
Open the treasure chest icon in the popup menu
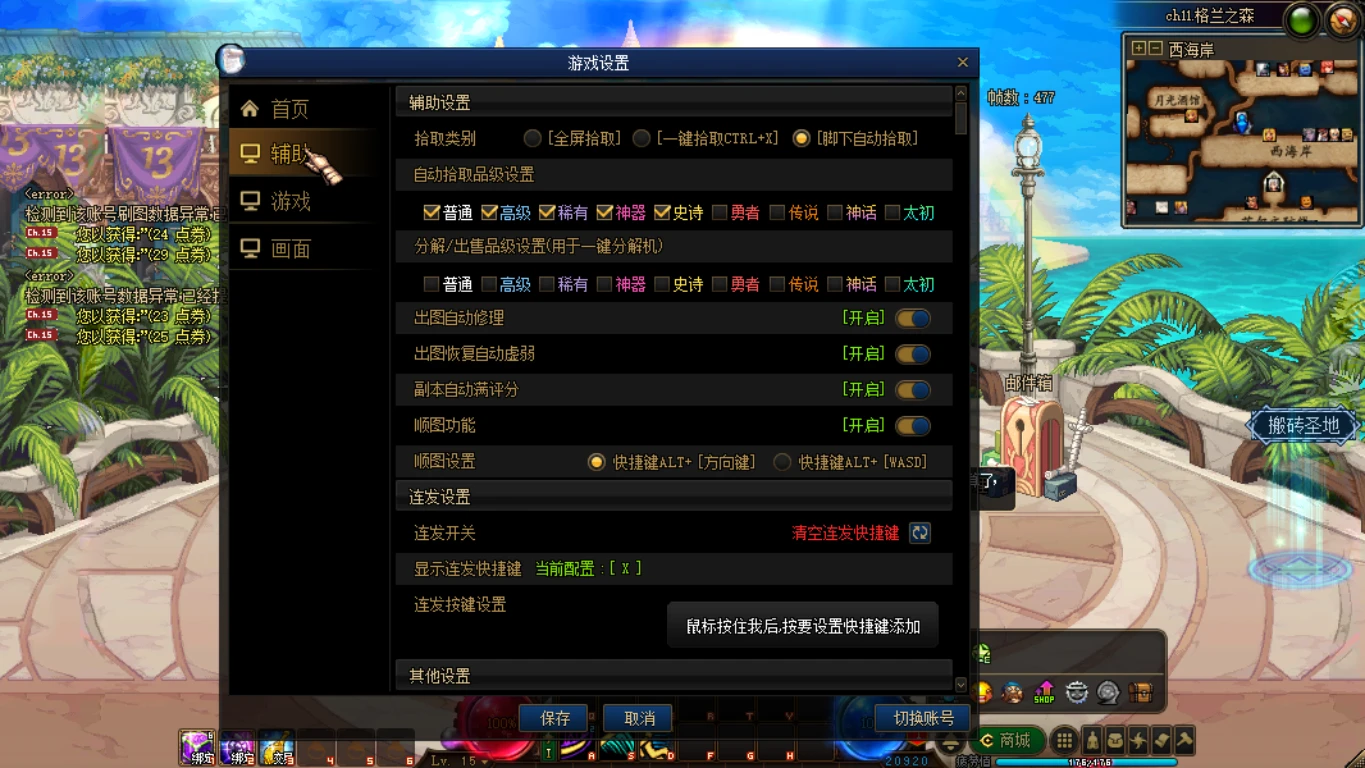1140,692
